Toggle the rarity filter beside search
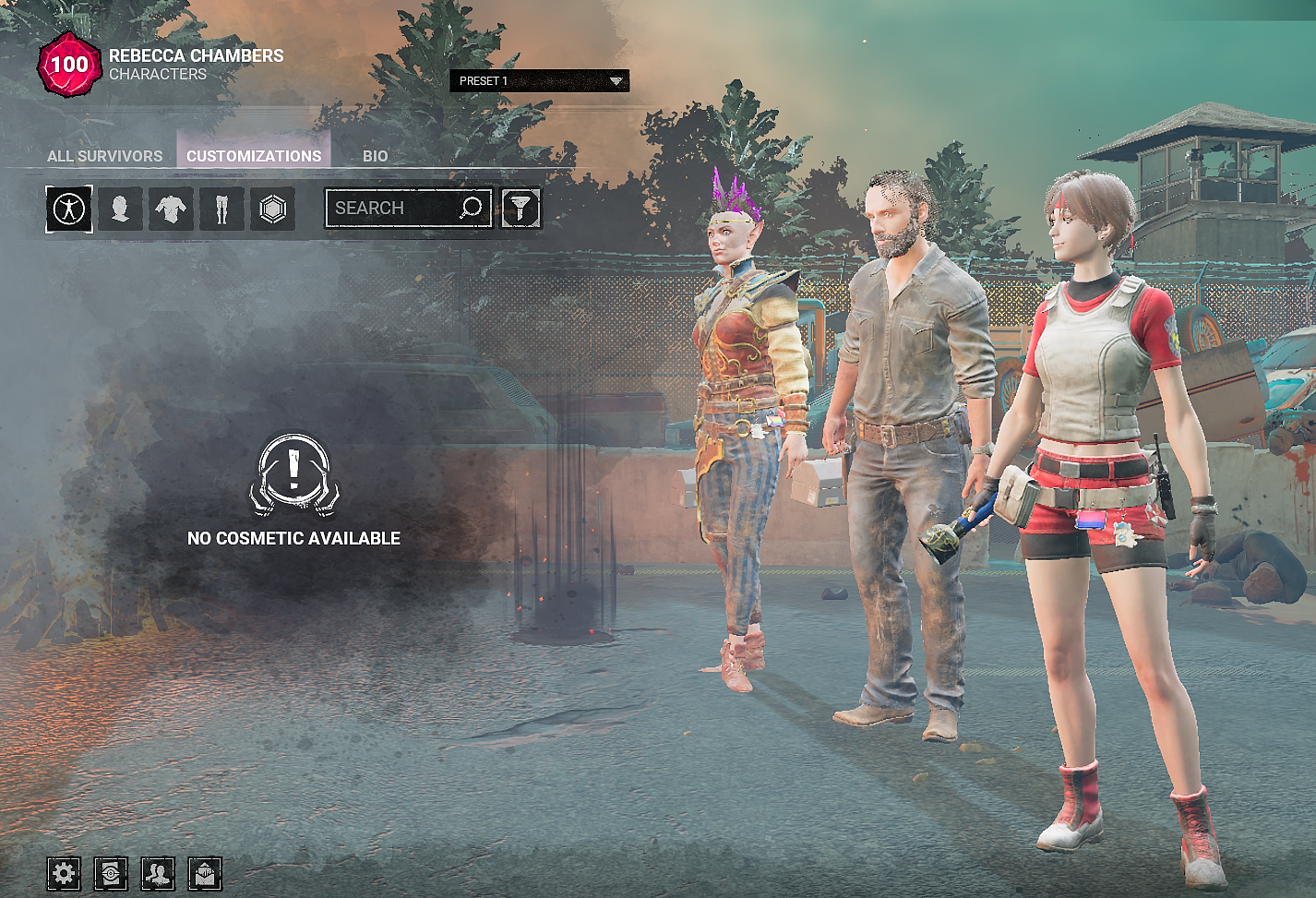The height and width of the screenshot is (898, 1316). [x=520, y=209]
